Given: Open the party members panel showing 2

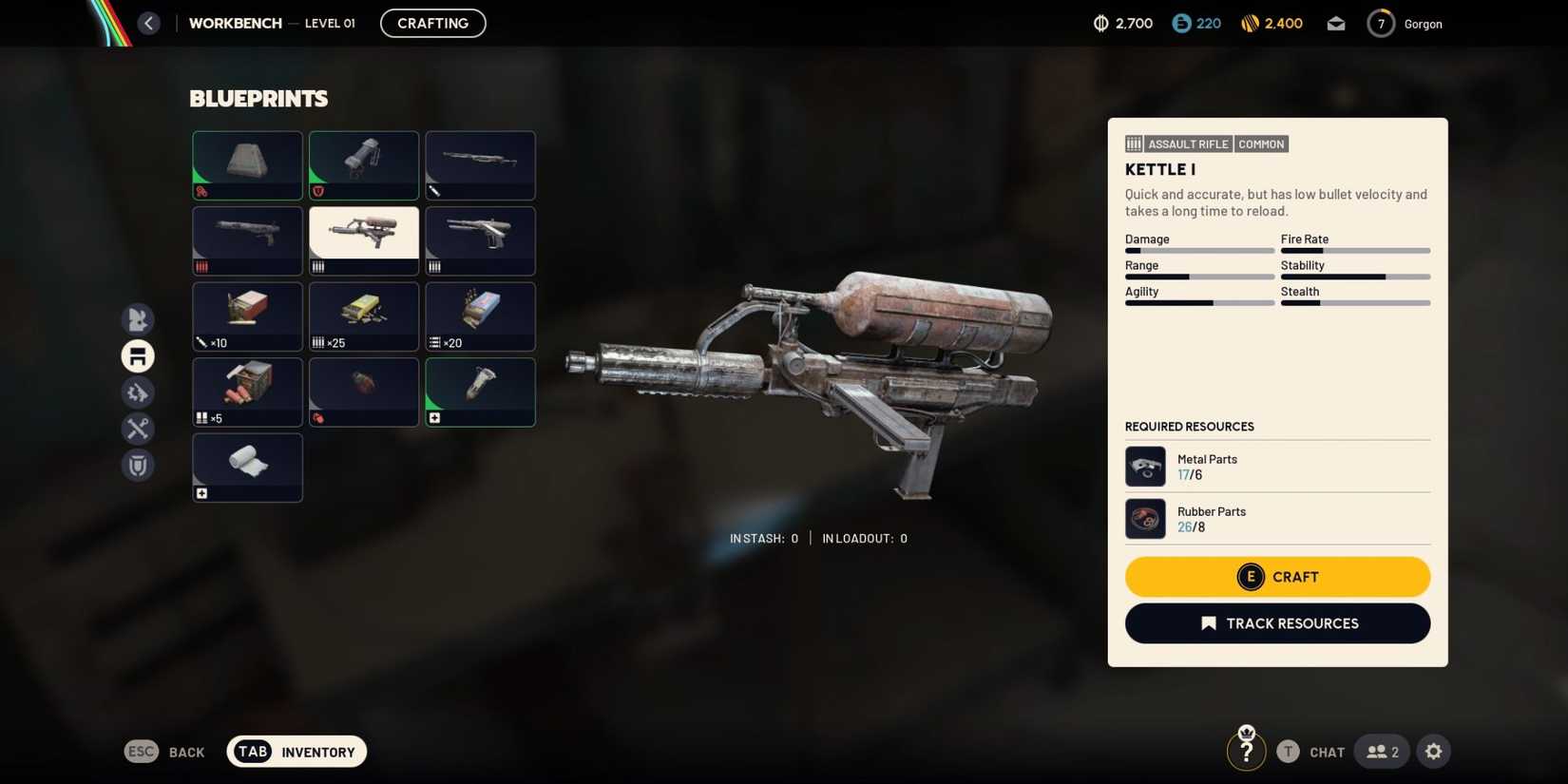Looking at the screenshot, I should 1381,751.
